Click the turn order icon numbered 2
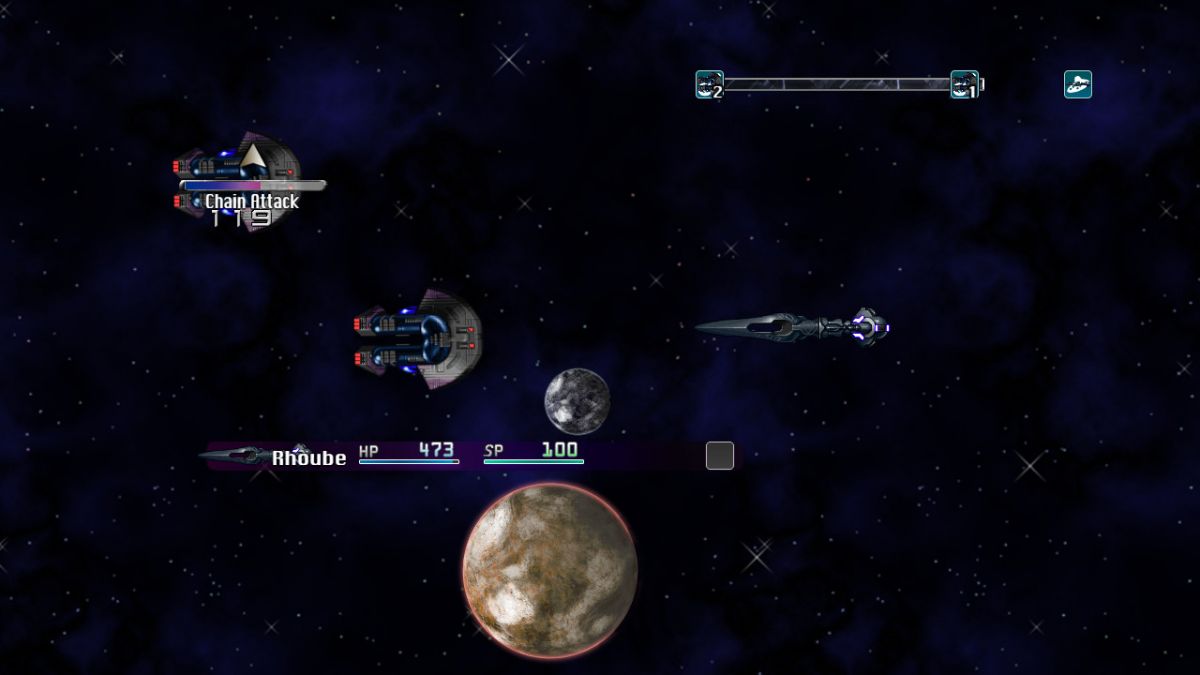Screen dimensions: 1200x675 (x=709, y=85)
